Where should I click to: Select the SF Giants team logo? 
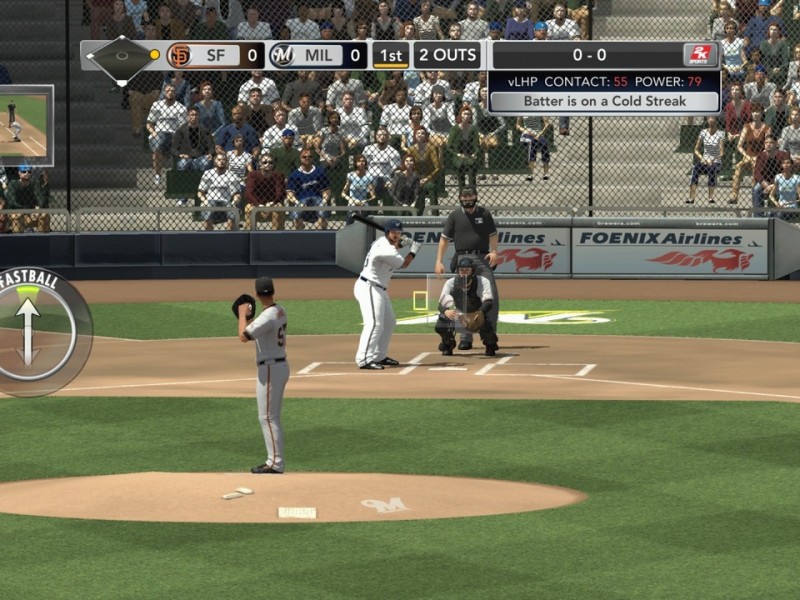180,55
